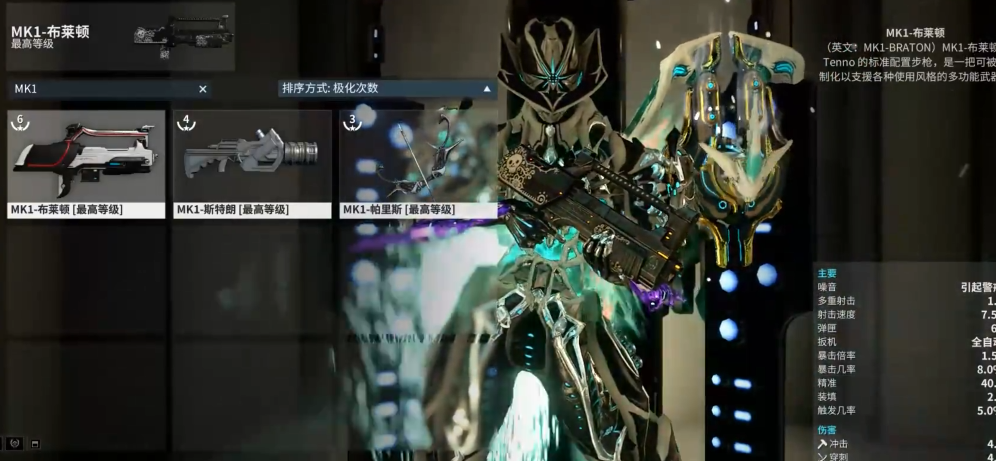The width and height of the screenshot is (996, 461).
Task: Click the small window icon at bottom left
Action: pyautogui.click(x=35, y=443)
